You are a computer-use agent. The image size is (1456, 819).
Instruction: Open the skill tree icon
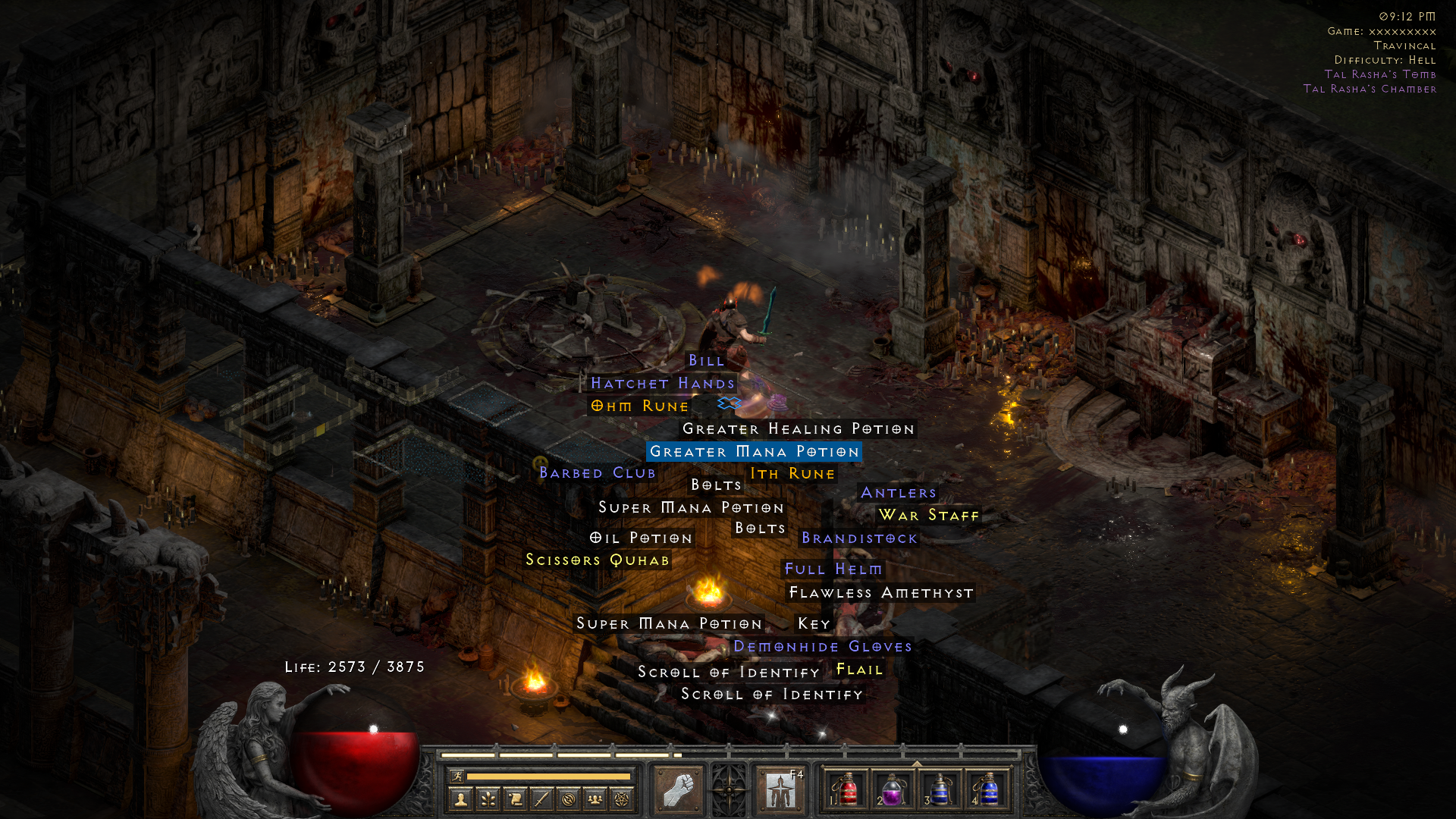tap(488, 799)
